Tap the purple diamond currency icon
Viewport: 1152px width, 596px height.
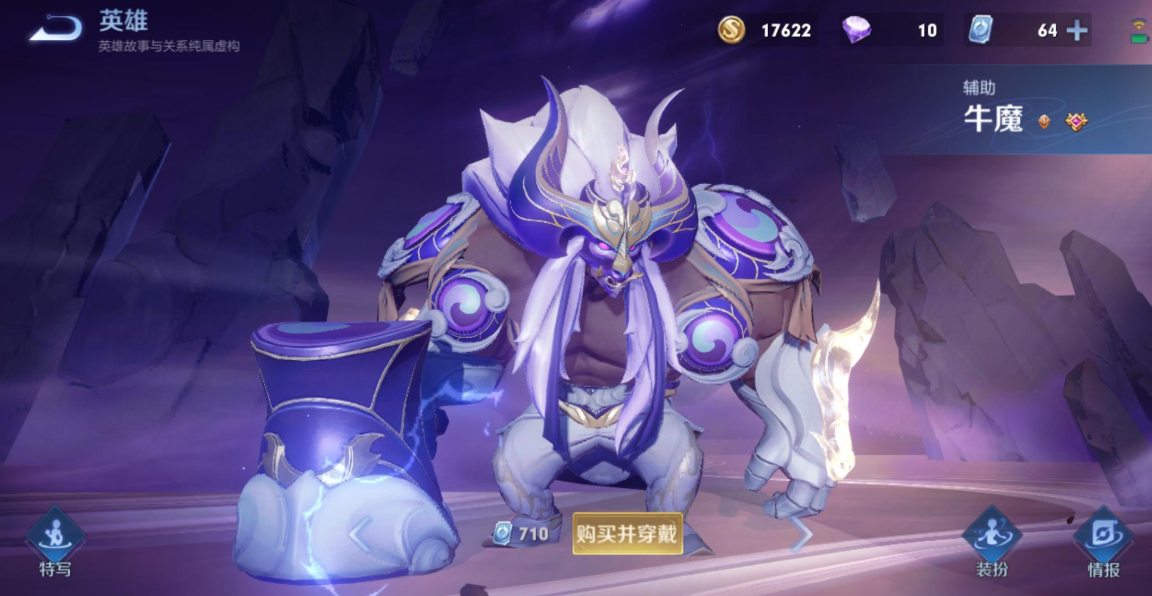click(x=856, y=30)
